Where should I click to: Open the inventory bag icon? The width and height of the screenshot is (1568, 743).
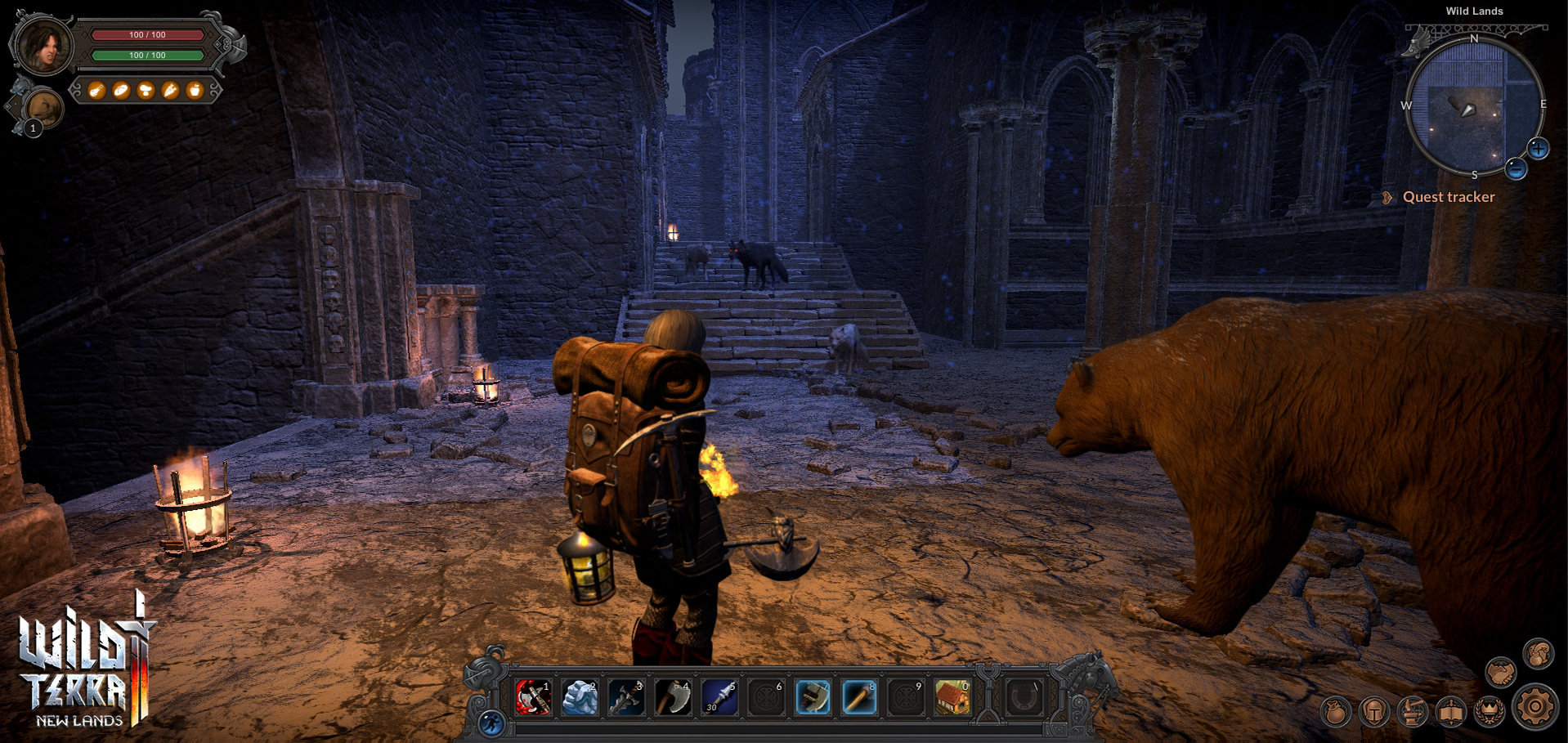pos(1336,712)
